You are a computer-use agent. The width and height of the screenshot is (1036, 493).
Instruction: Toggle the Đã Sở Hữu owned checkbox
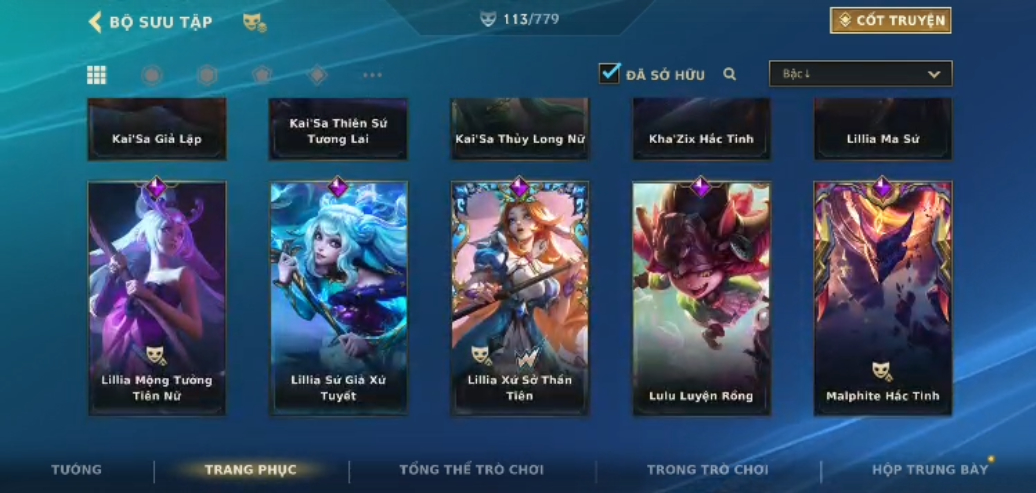click(x=609, y=74)
